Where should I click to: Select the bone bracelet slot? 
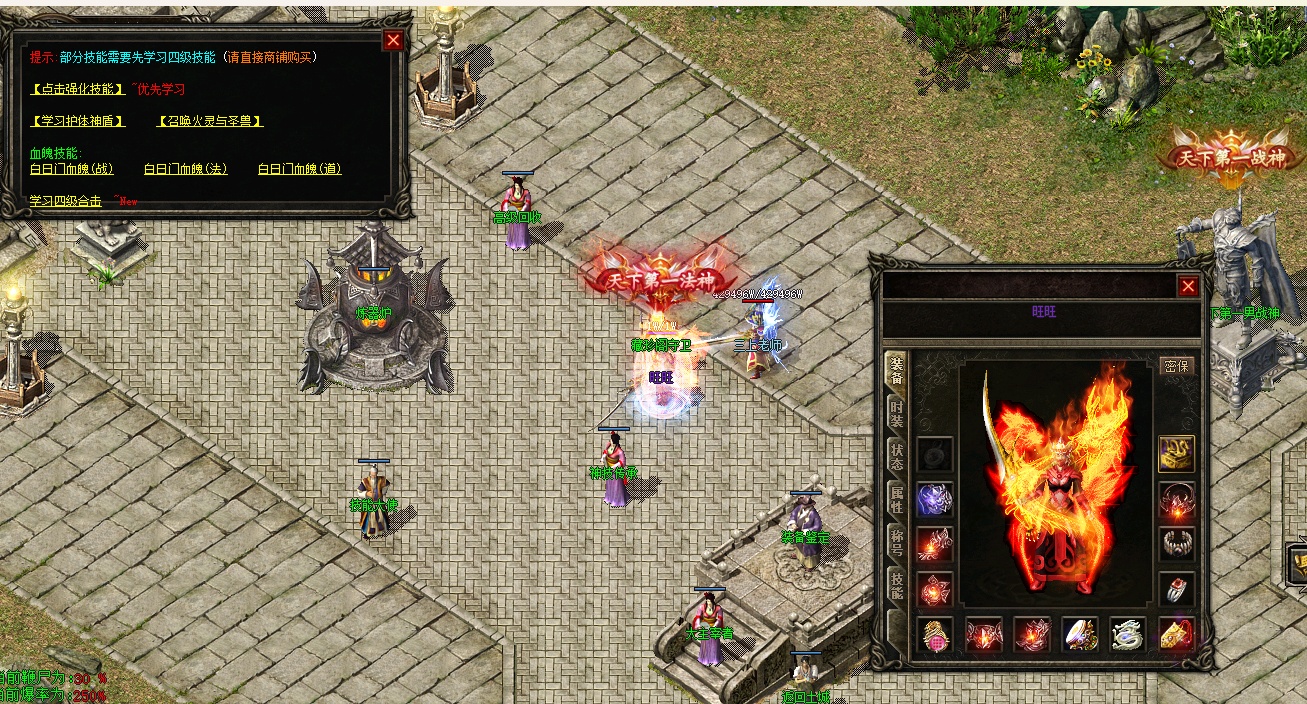[1177, 544]
